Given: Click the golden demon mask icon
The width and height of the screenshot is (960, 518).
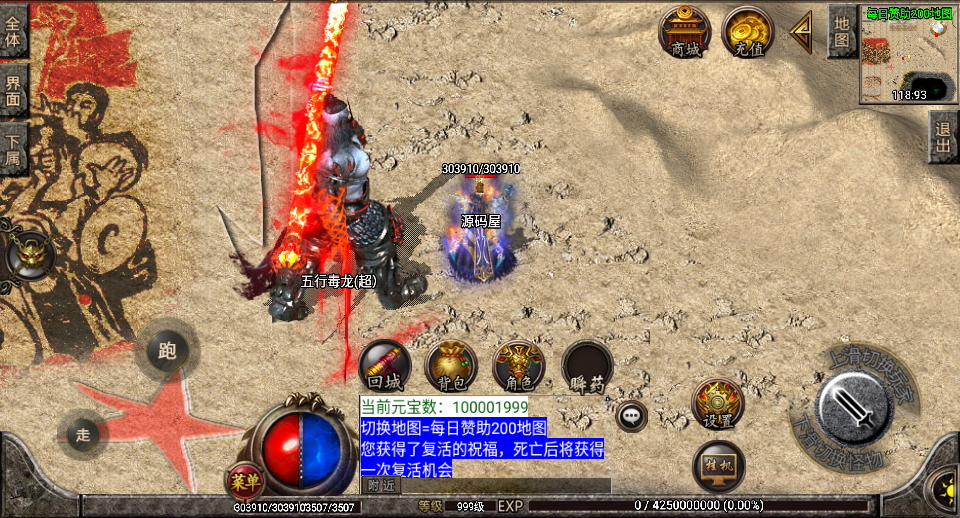Looking at the screenshot, I should click(29, 257).
